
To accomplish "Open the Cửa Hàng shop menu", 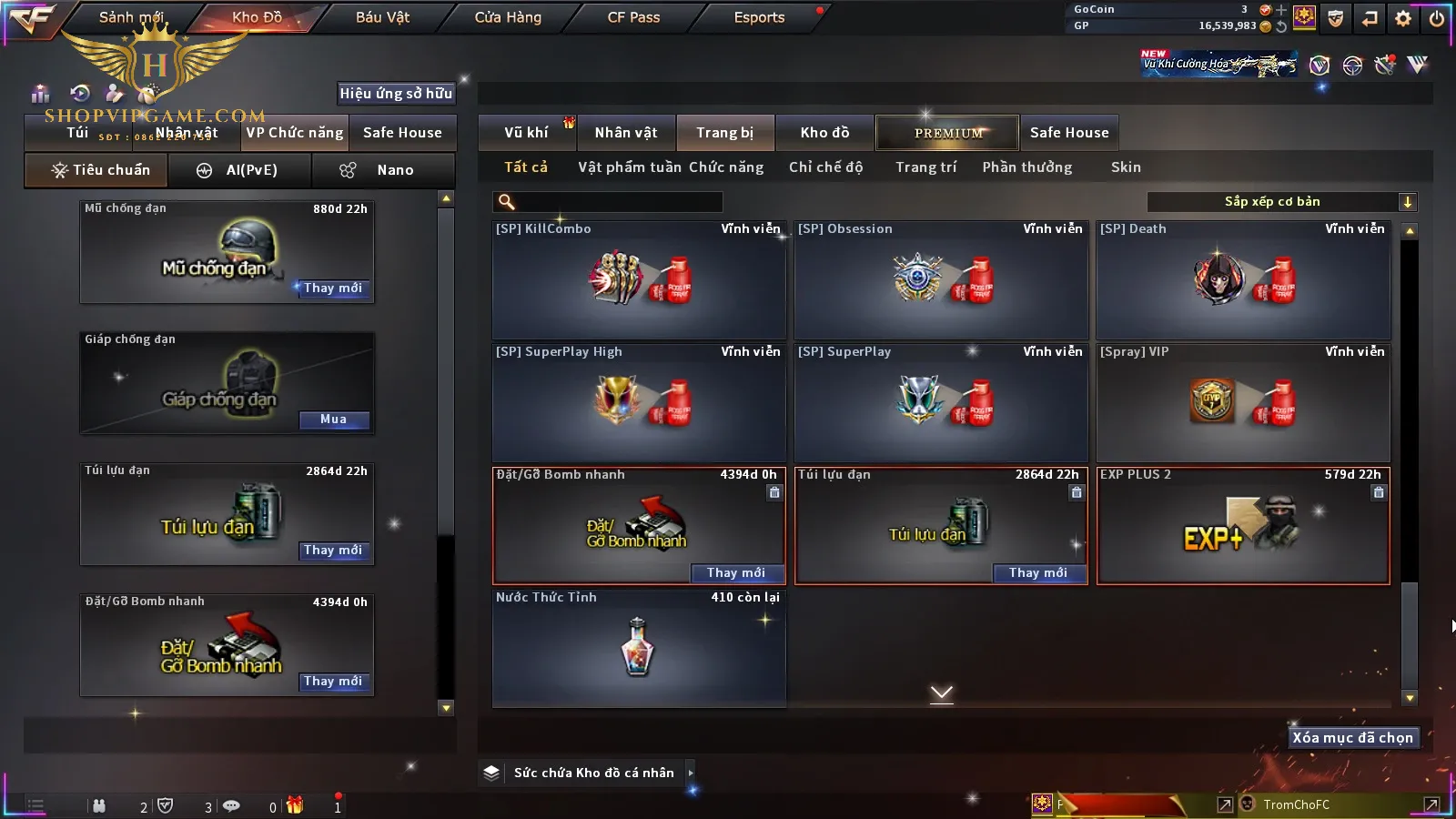I will point(508,17).
